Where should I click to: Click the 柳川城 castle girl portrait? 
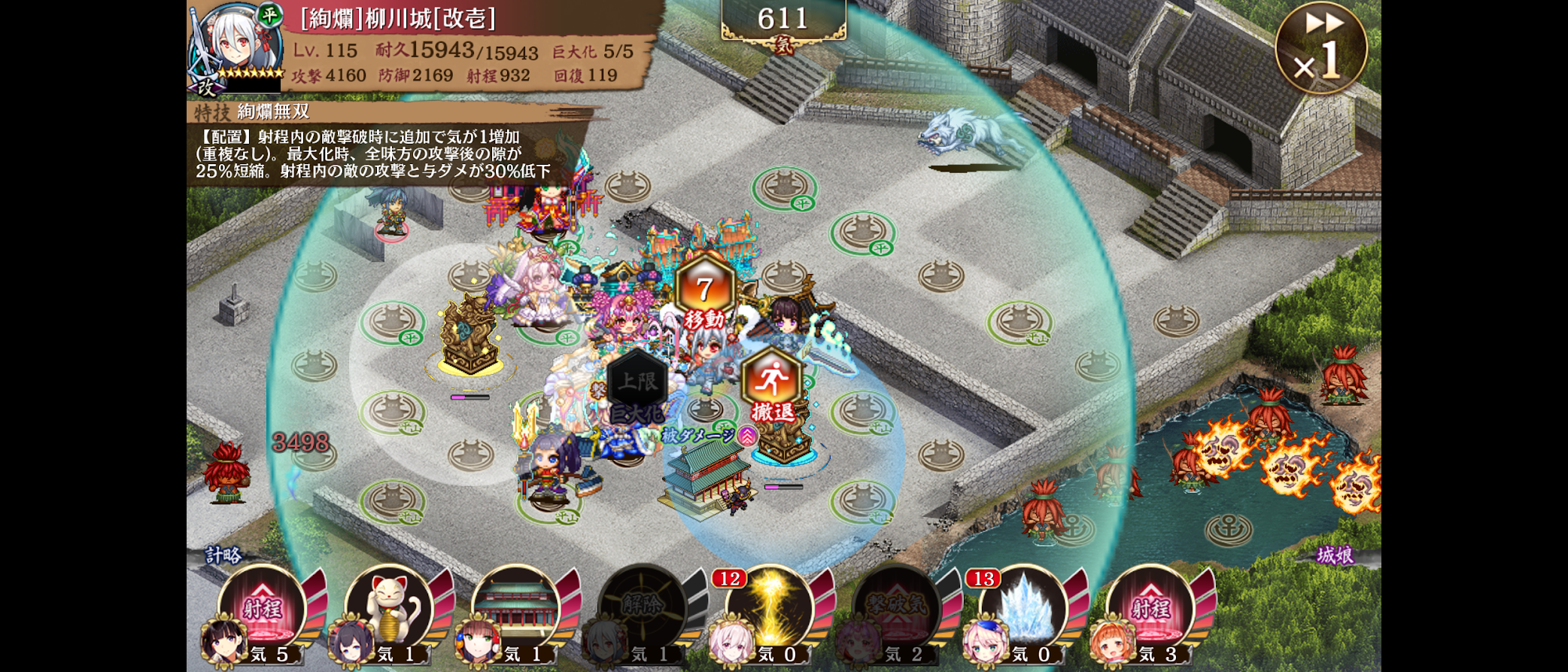pos(236,45)
